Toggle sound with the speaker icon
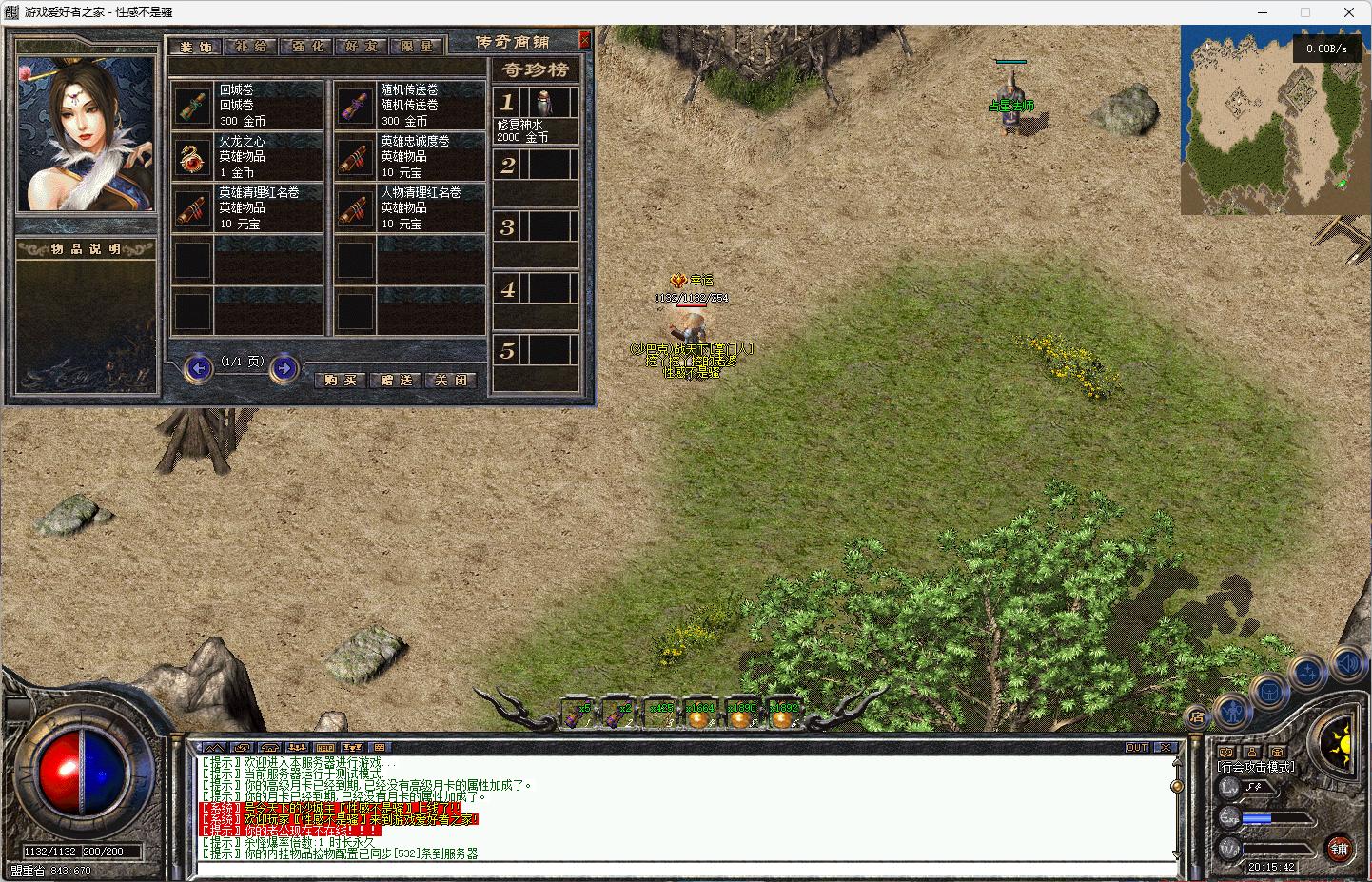The image size is (1372, 882). 1346,663
